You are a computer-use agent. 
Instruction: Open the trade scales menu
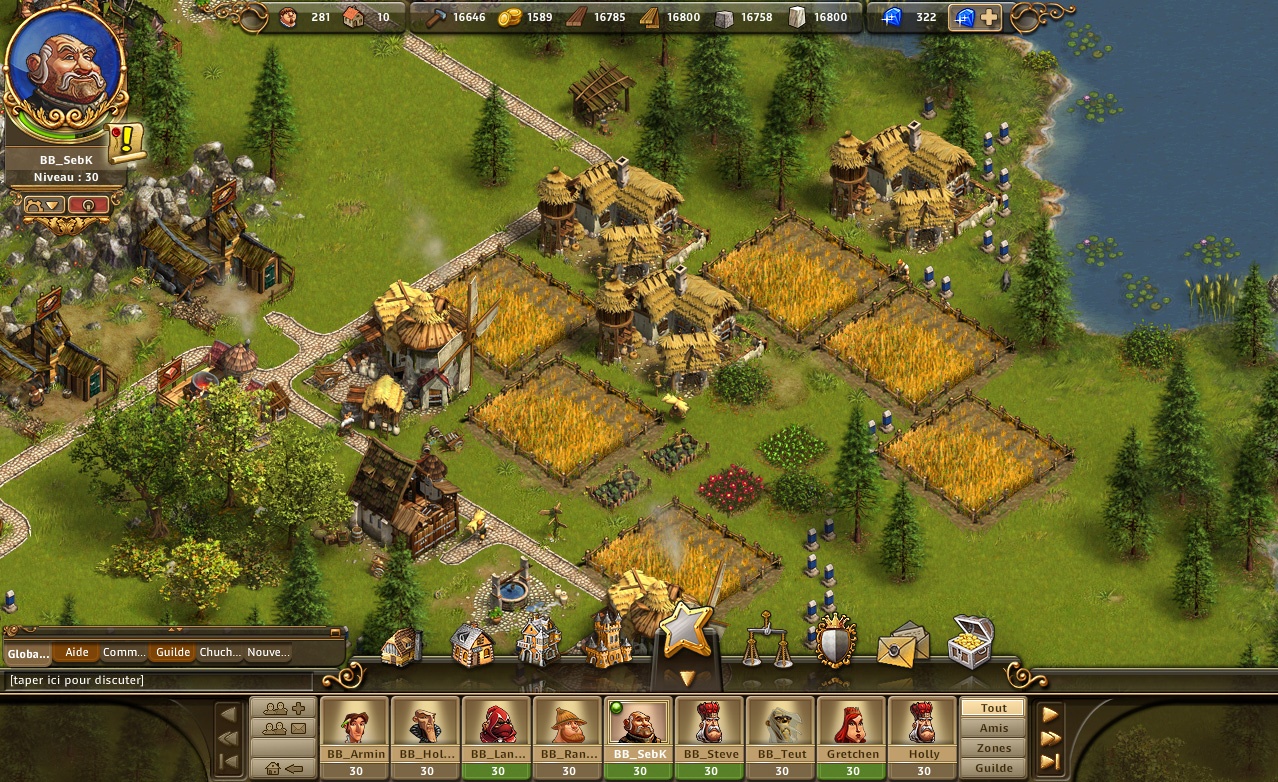(765, 640)
